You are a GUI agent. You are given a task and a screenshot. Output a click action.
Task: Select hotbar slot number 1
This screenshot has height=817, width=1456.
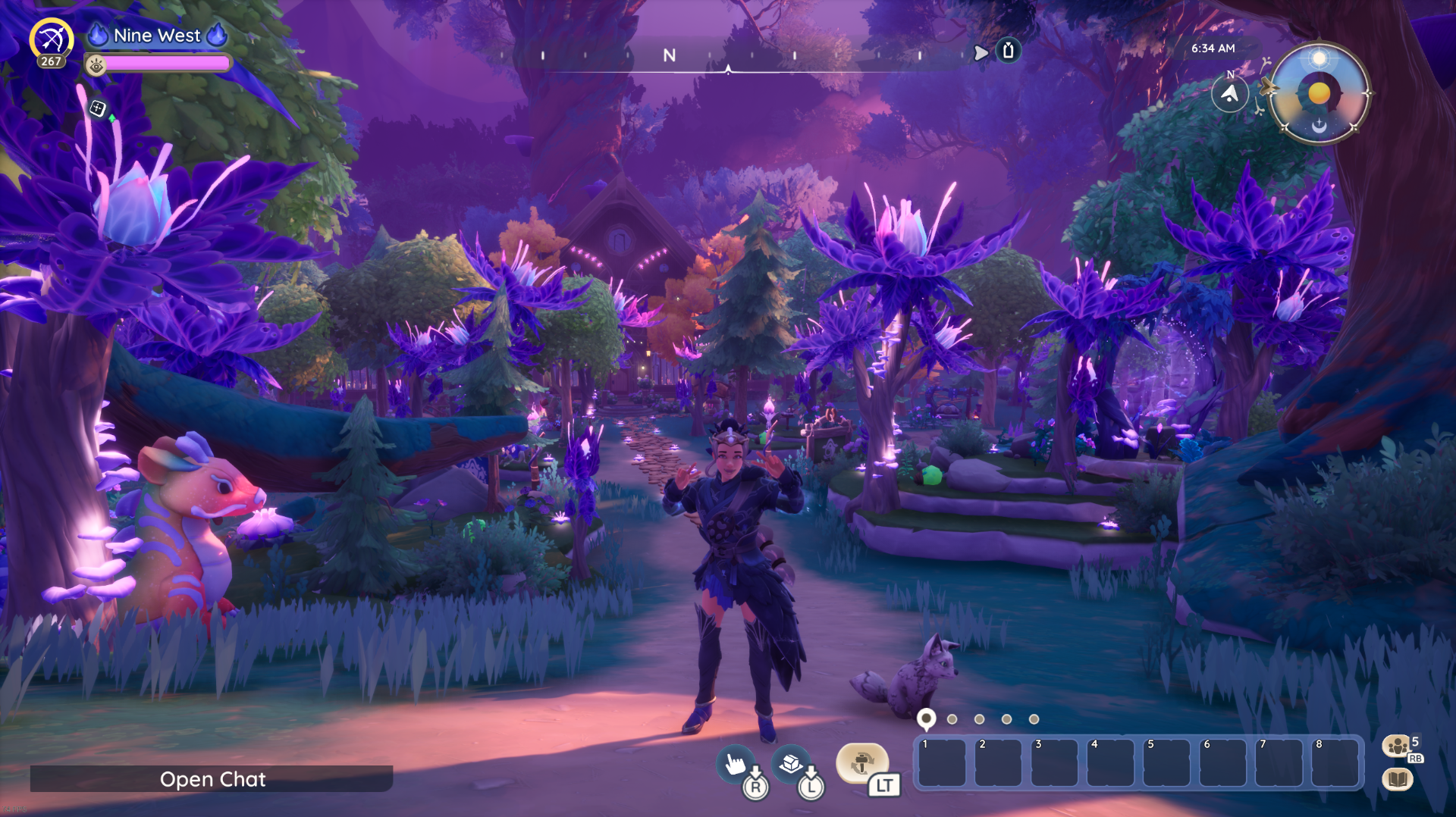(x=943, y=764)
